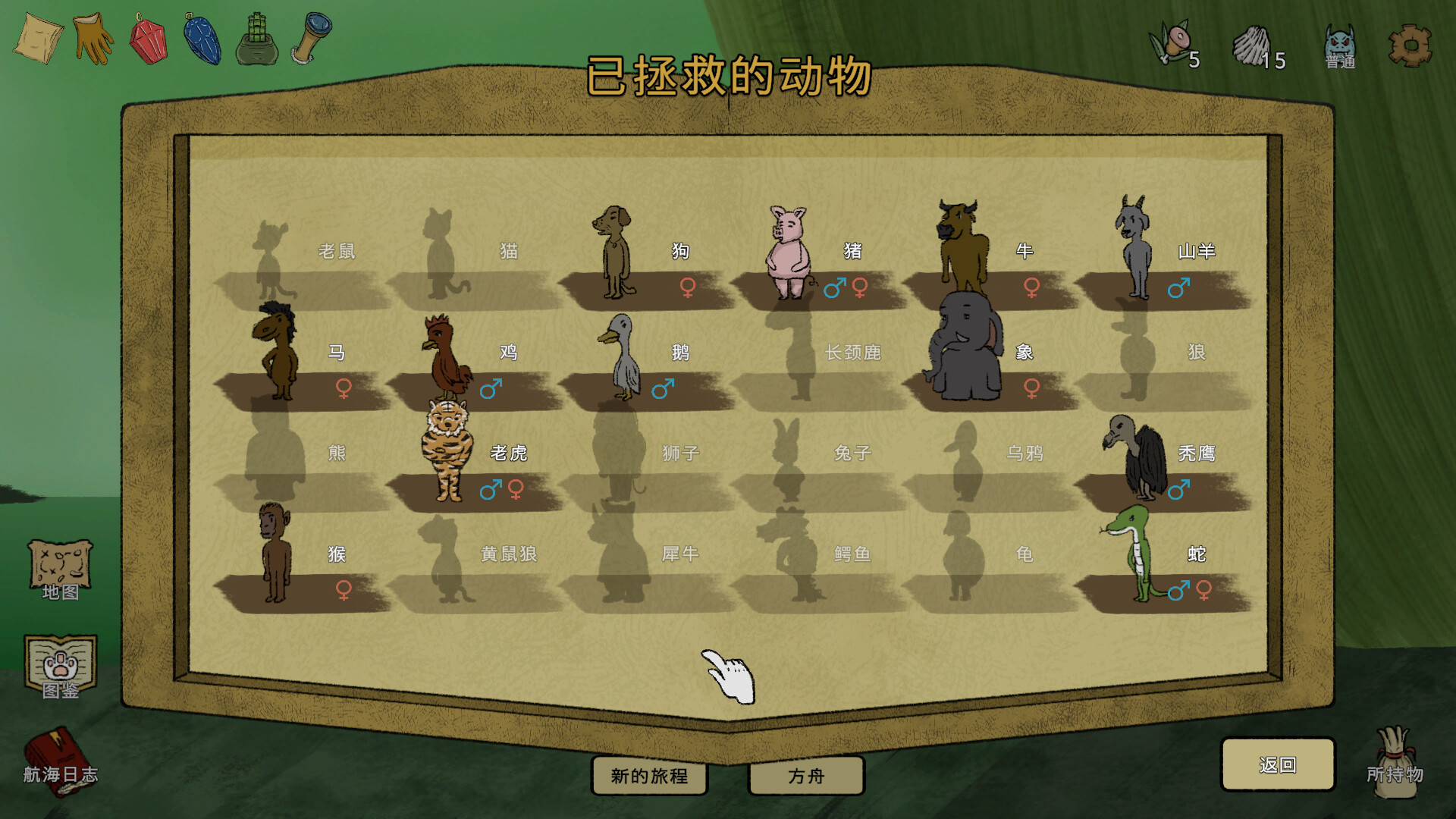Select the yellow glove item
Image resolution: width=1456 pixels, height=819 pixels.
pyautogui.click(x=94, y=38)
